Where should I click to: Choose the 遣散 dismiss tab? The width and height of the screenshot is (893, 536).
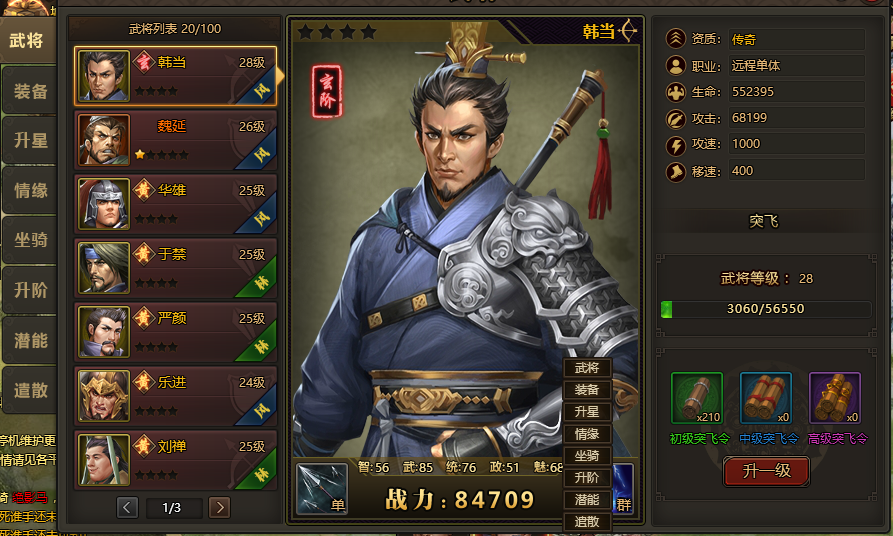coord(30,391)
